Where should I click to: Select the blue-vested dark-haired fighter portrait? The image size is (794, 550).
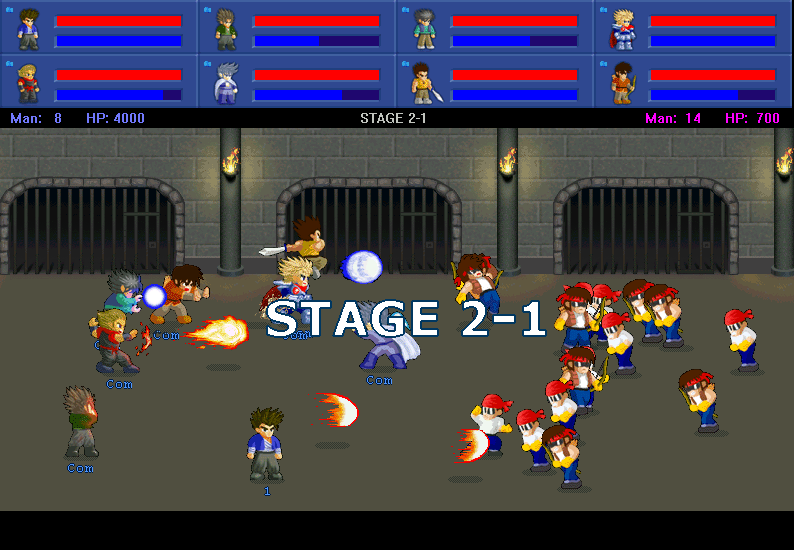tap(28, 28)
